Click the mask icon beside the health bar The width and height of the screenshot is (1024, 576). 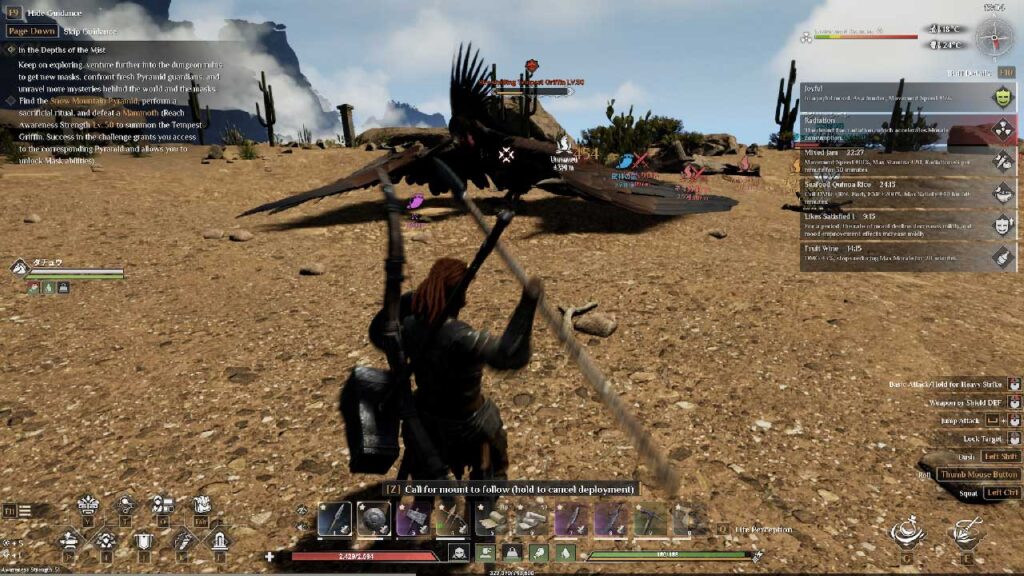tap(457, 552)
